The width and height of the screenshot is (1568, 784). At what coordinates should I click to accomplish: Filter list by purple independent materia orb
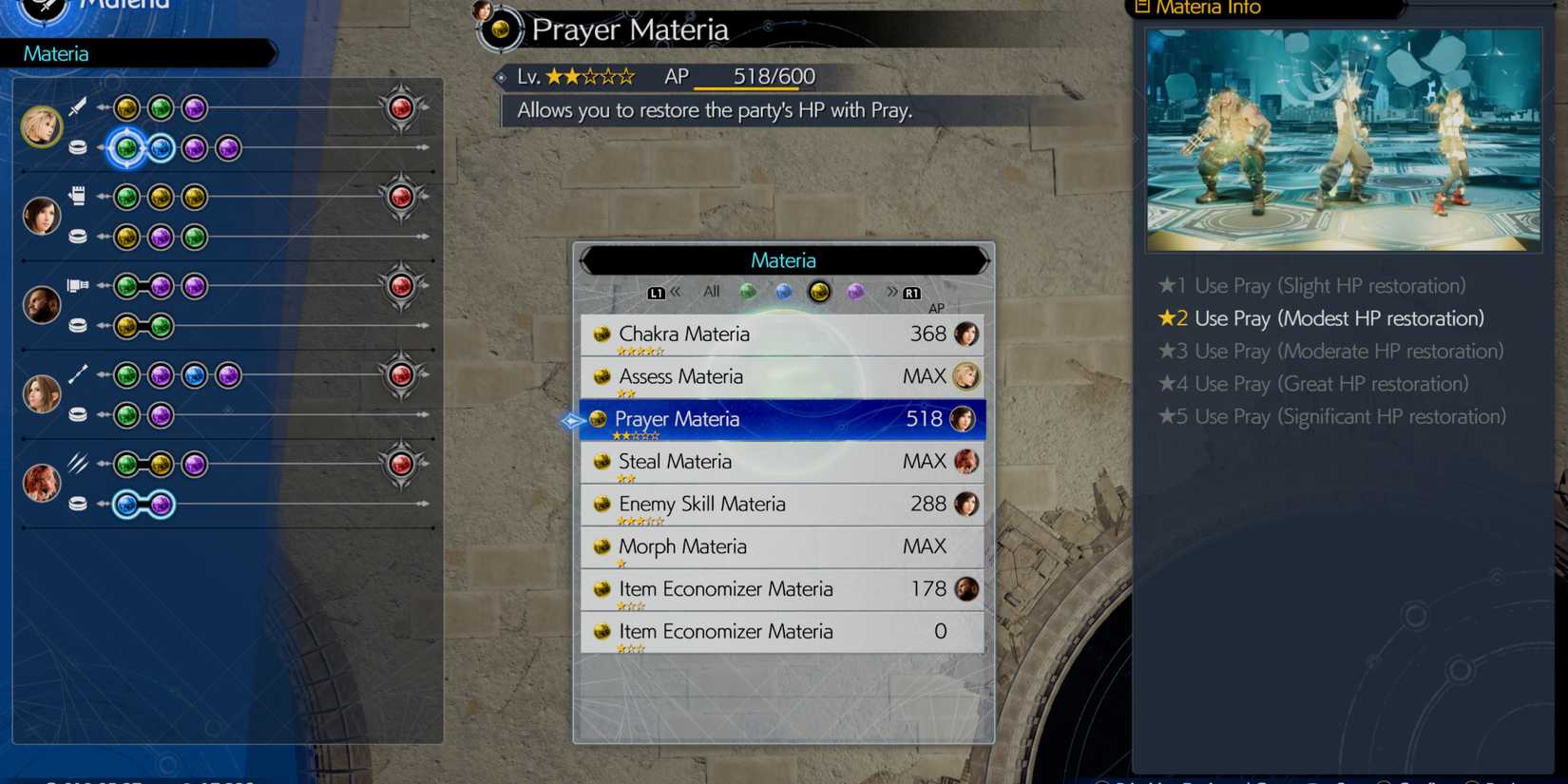pos(855,292)
